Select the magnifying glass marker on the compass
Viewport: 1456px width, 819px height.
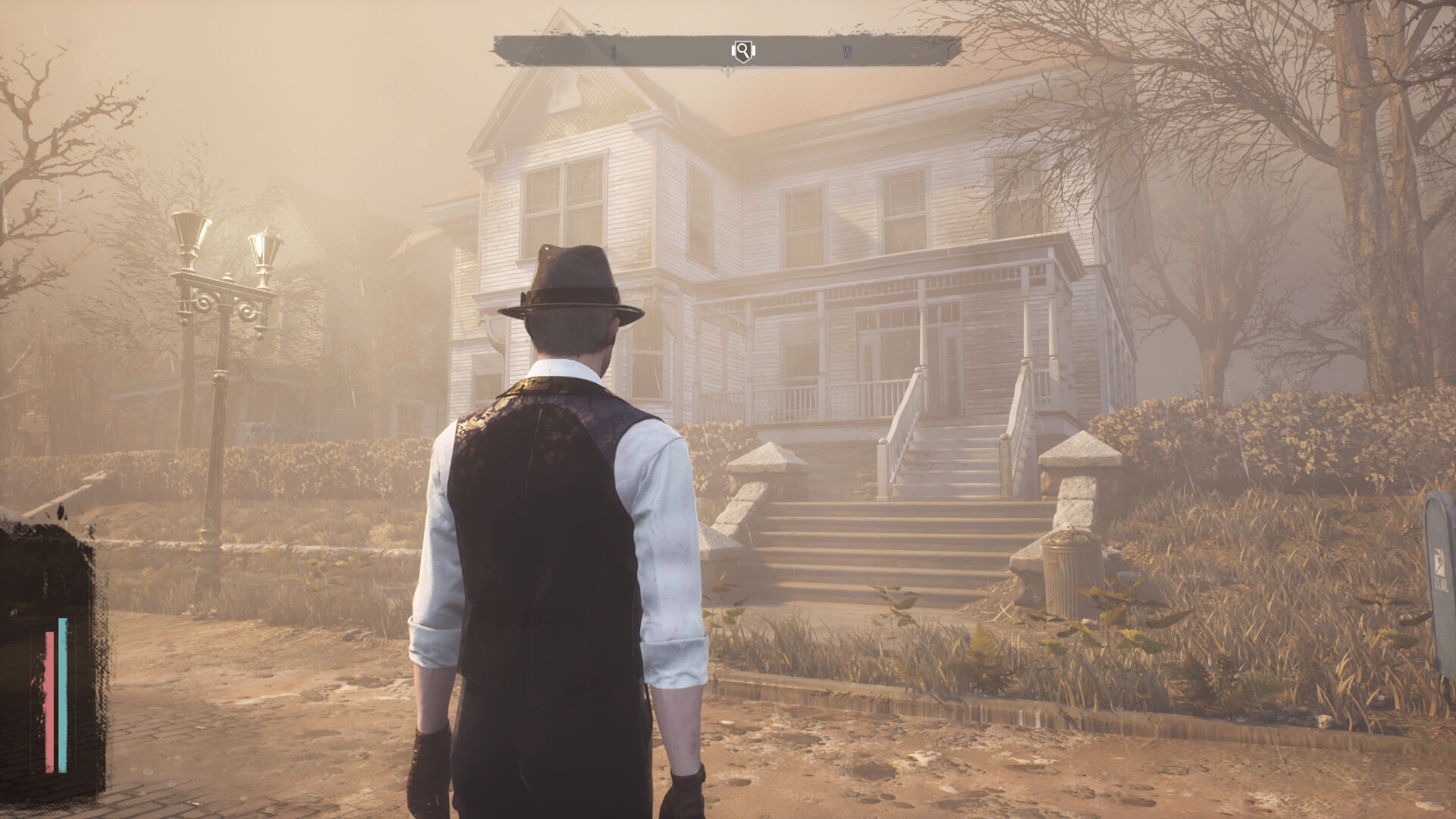(743, 51)
